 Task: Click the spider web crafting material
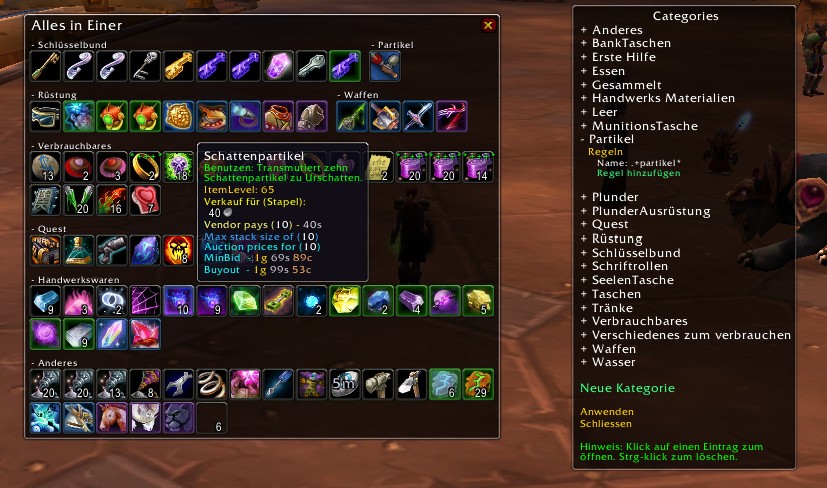[x=144, y=300]
